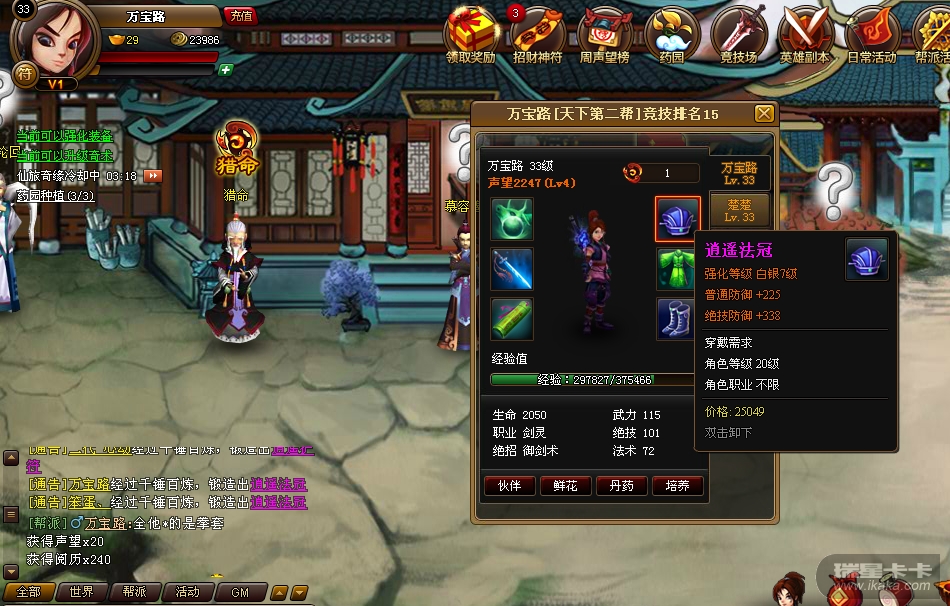
Task: Choose the 培养 training button
Action: [x=677, y=486]
